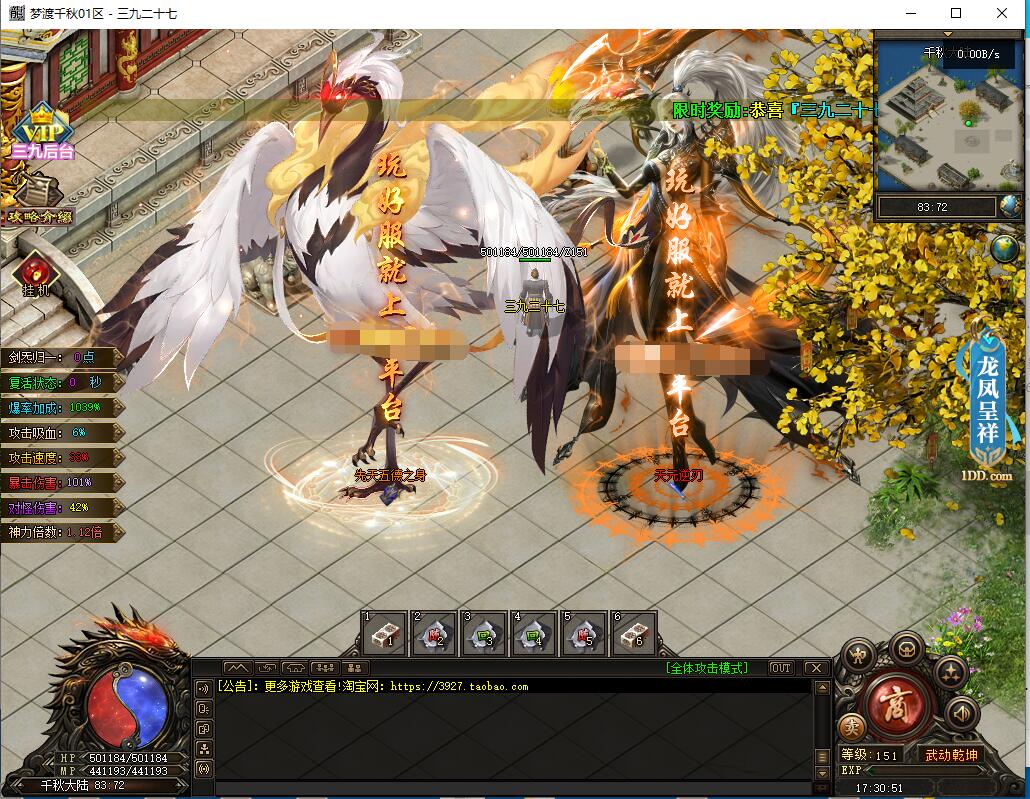Open the 攻略介绍 guide scroll
The width and height of the screenshot is (1030, 799).
[x=40, y=198]
